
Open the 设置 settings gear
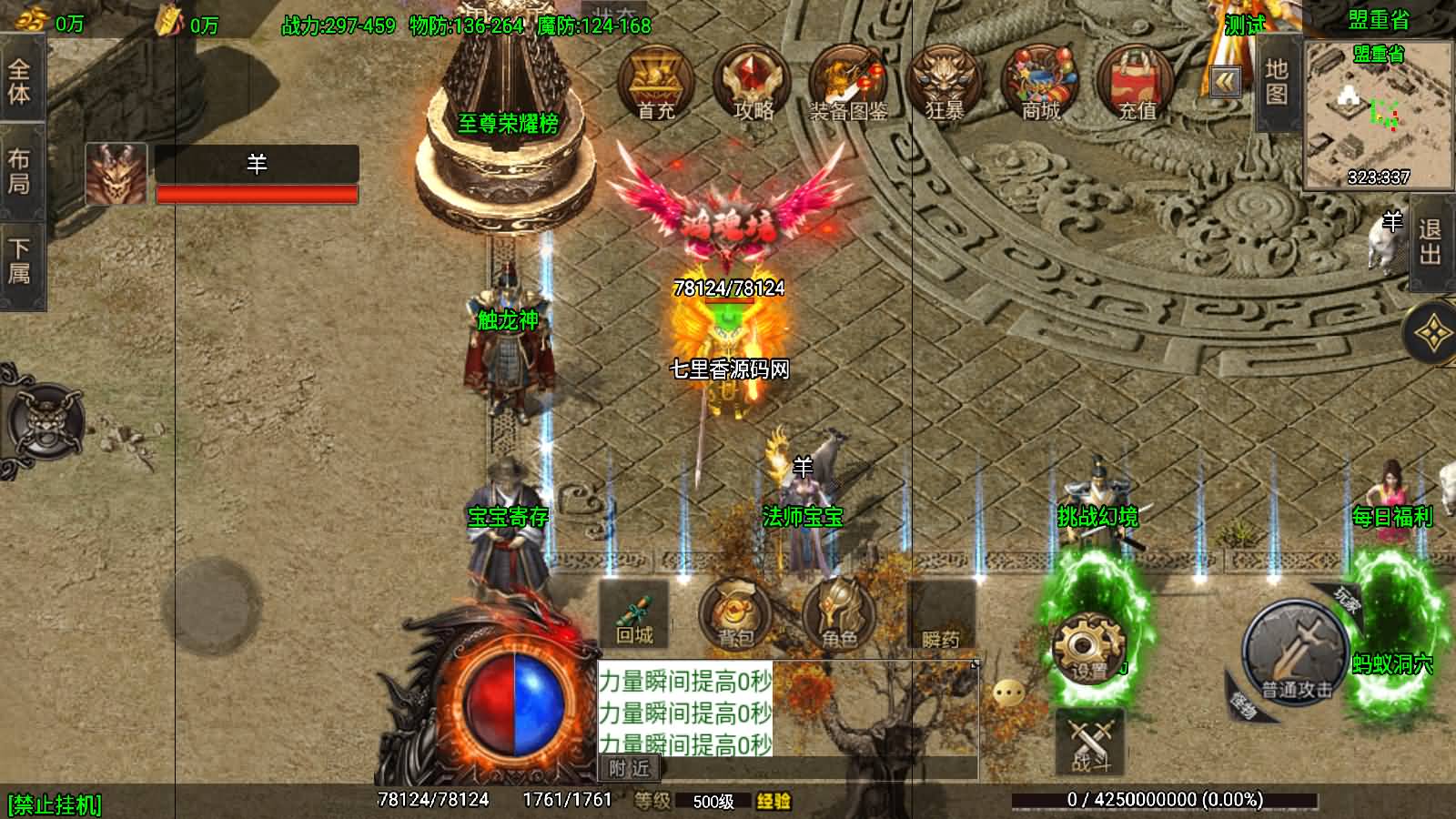[x=1088, y=648]
